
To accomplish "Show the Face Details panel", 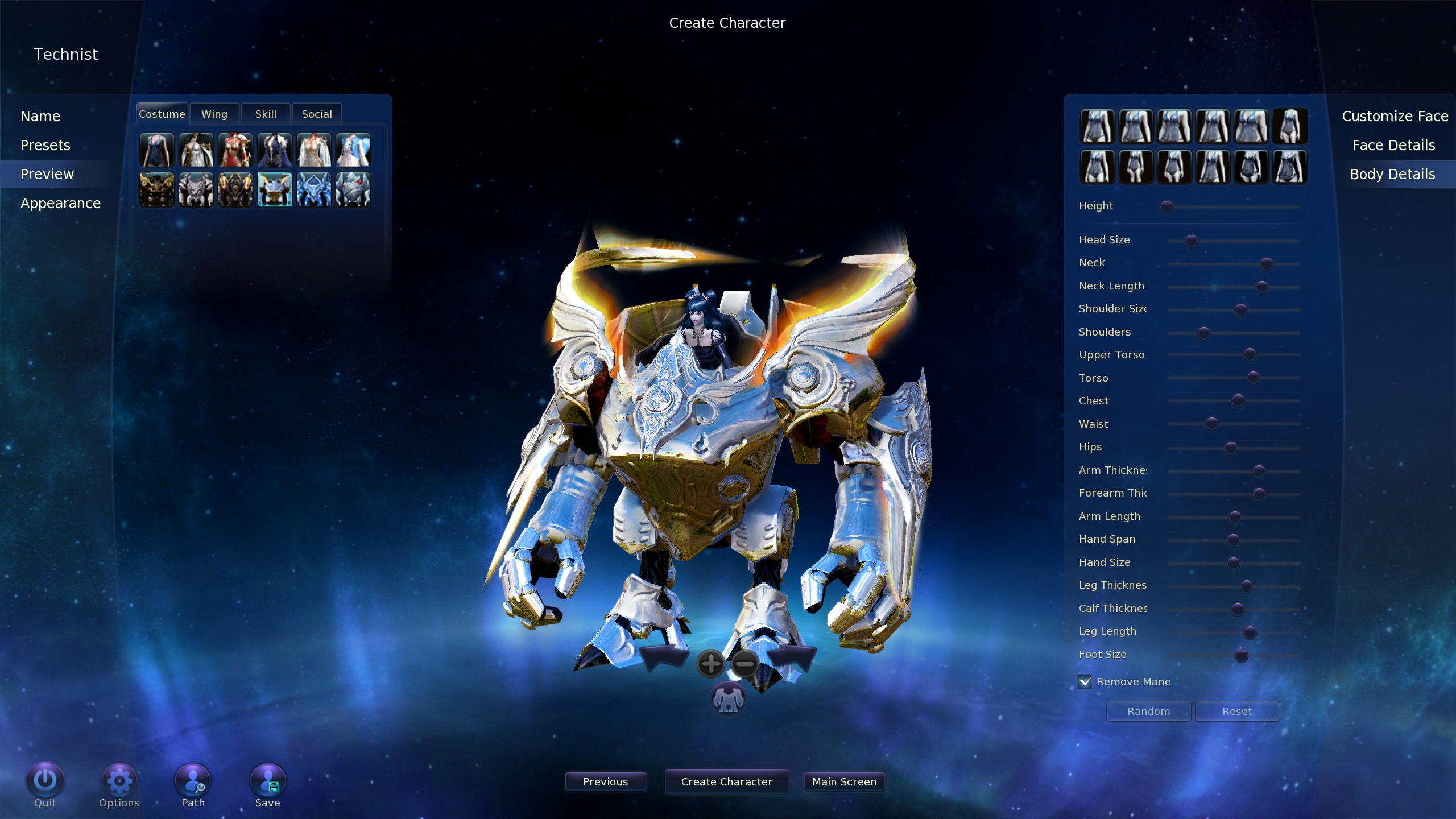I will click(x=1393, y=145).
